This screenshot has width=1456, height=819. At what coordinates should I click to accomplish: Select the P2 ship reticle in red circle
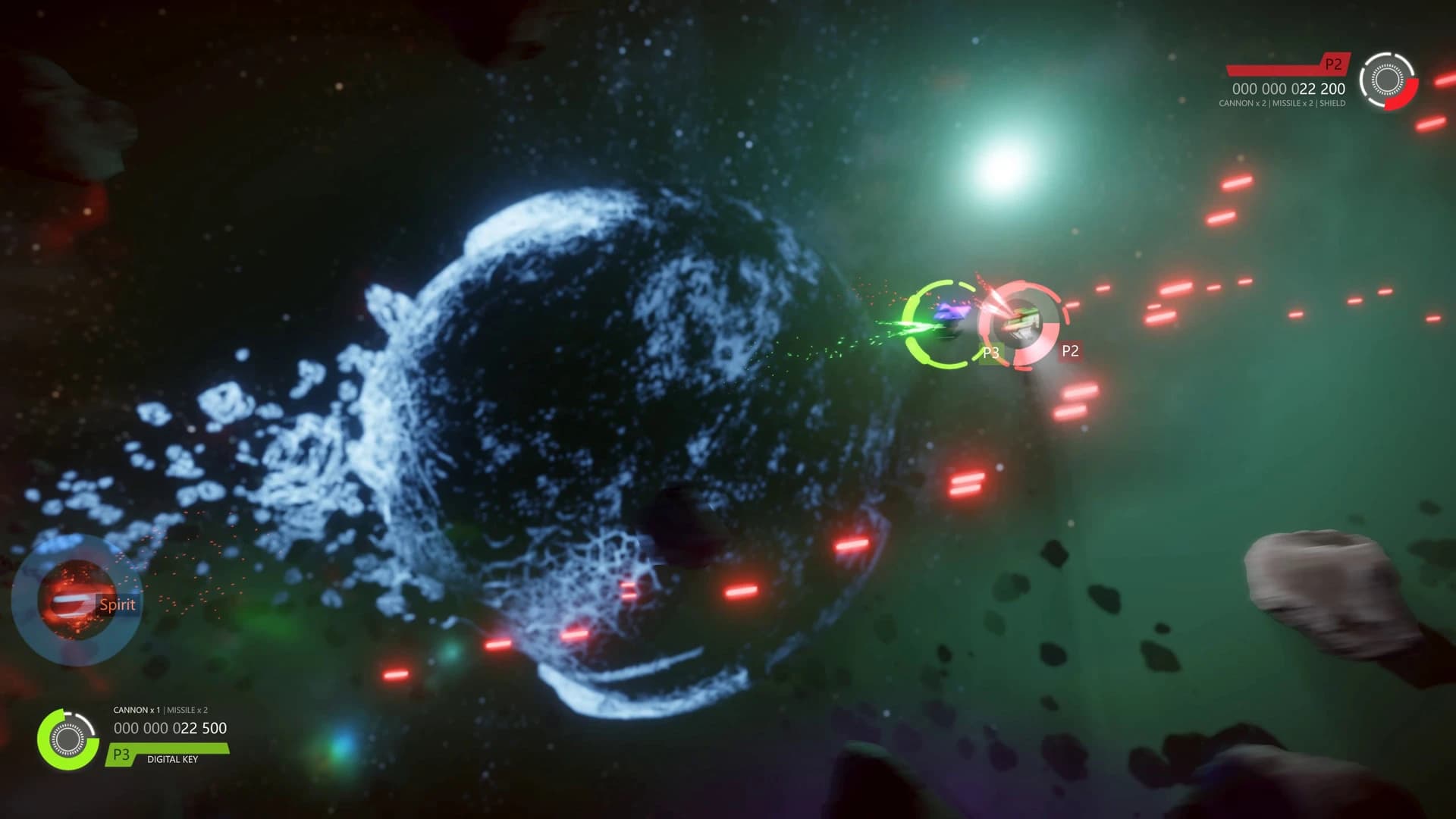point(1020,325)
